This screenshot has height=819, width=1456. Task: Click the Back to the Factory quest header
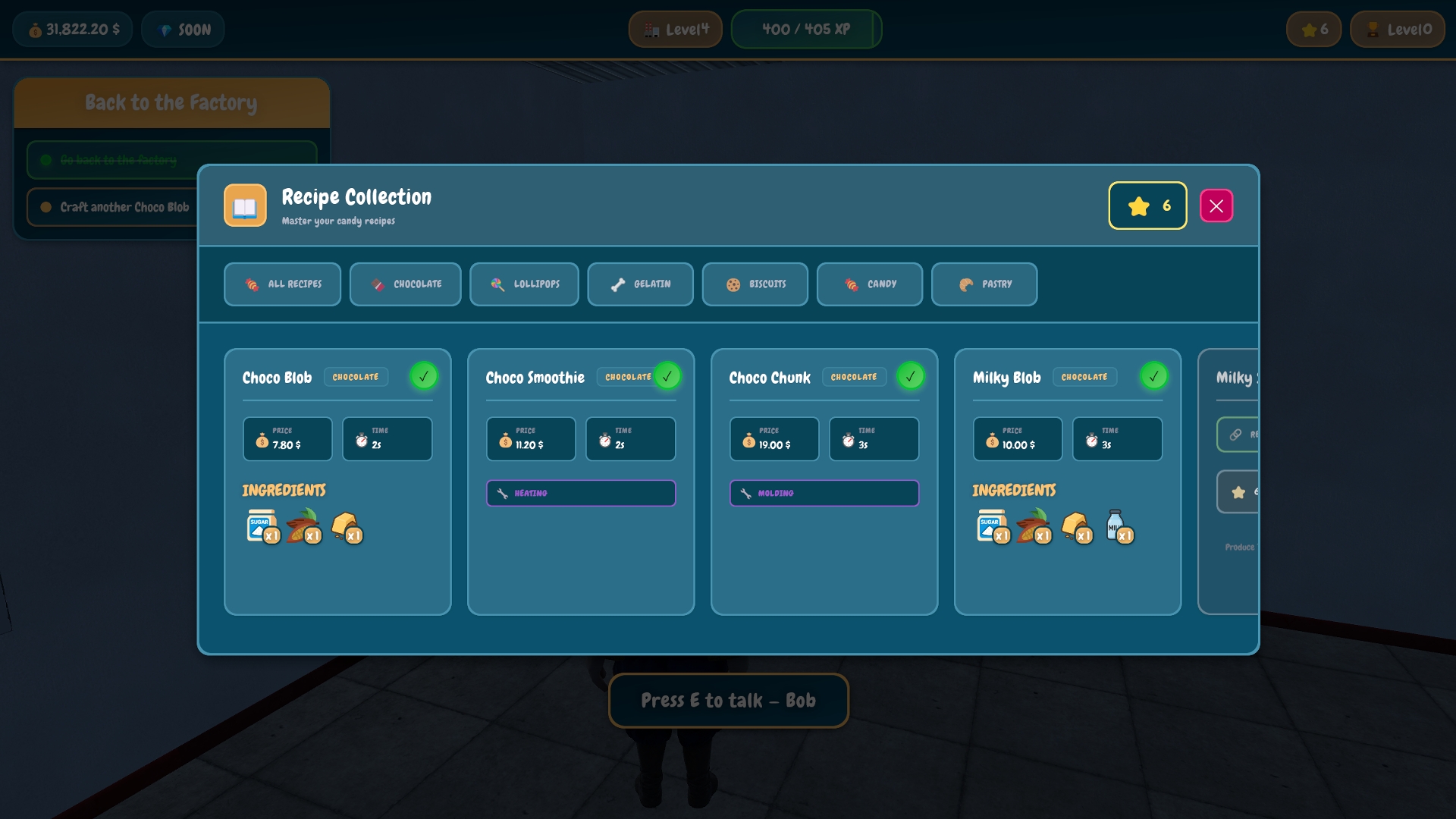(x=171, y=103)
